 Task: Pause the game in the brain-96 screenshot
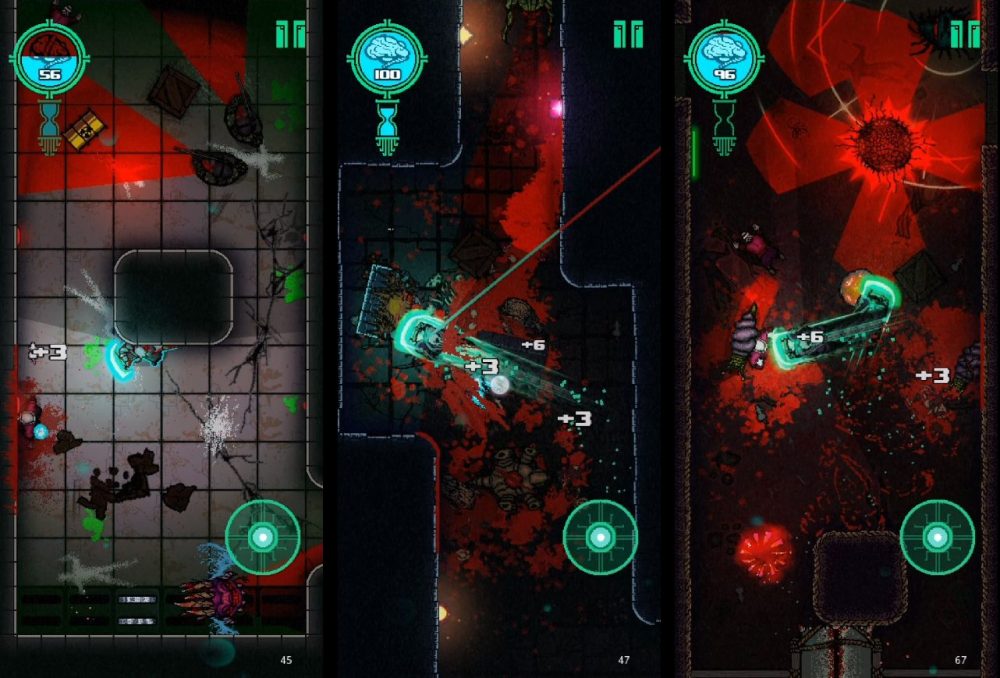tap(965, 35)
